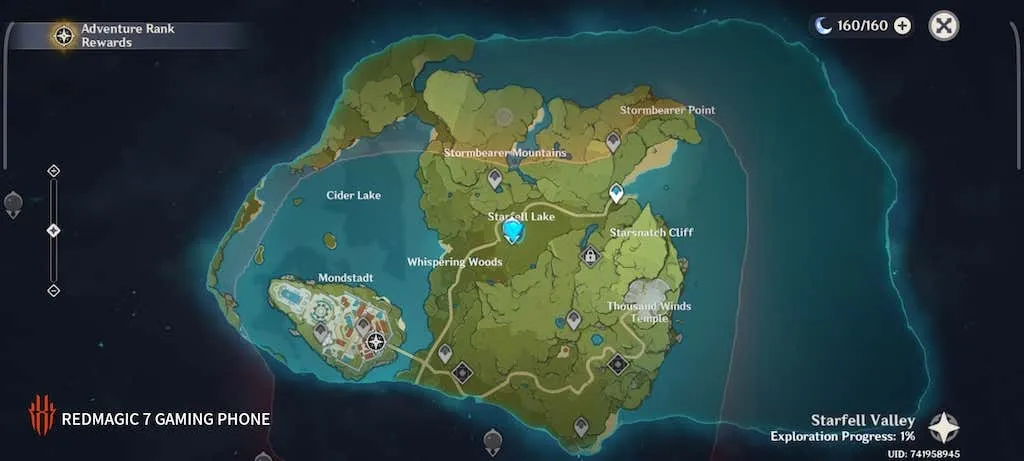
Task: Add Original Resin with the plus button
Action: coord(902,26)
